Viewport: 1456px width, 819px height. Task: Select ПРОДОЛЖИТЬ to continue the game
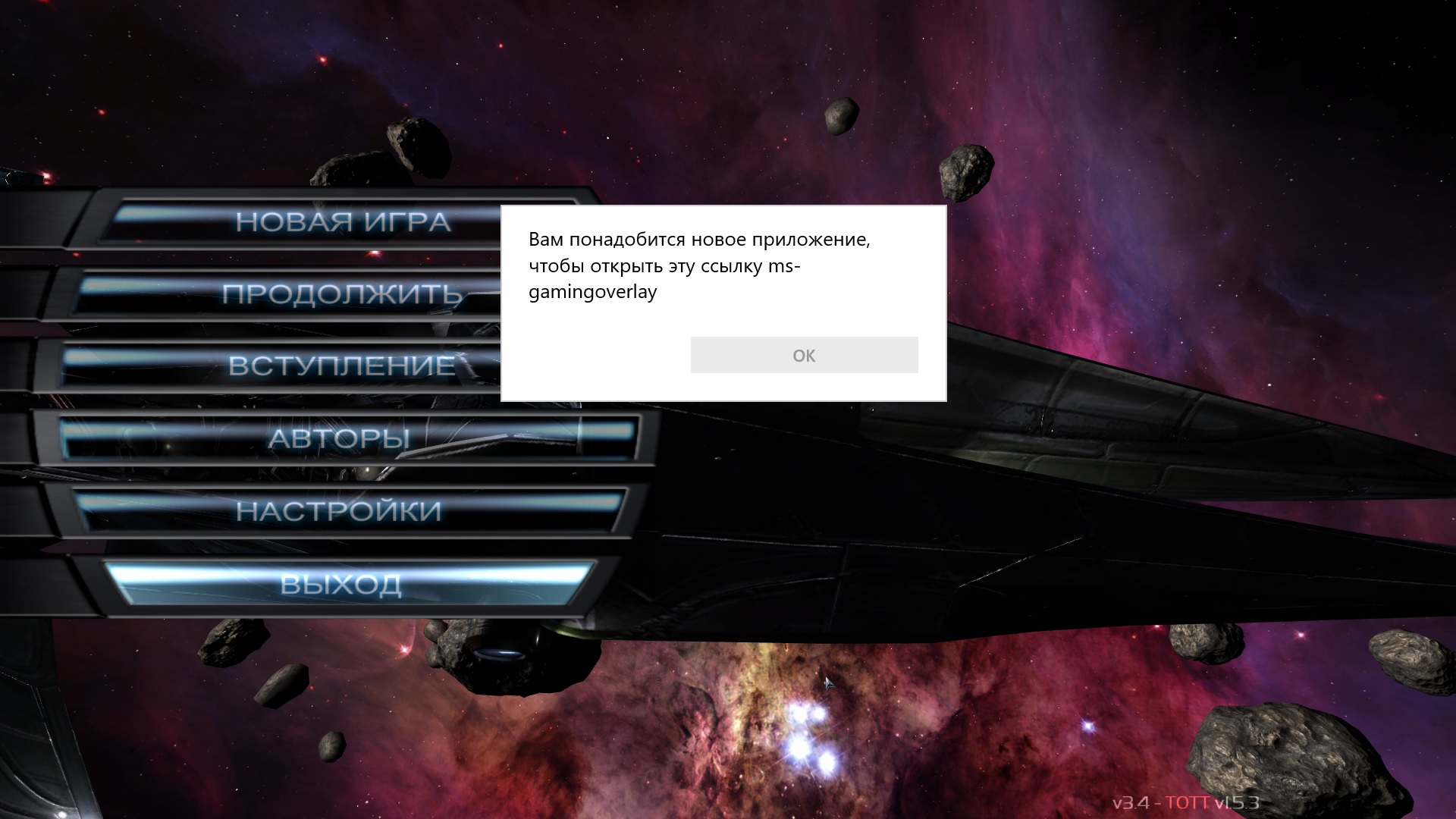click(341, 294)
